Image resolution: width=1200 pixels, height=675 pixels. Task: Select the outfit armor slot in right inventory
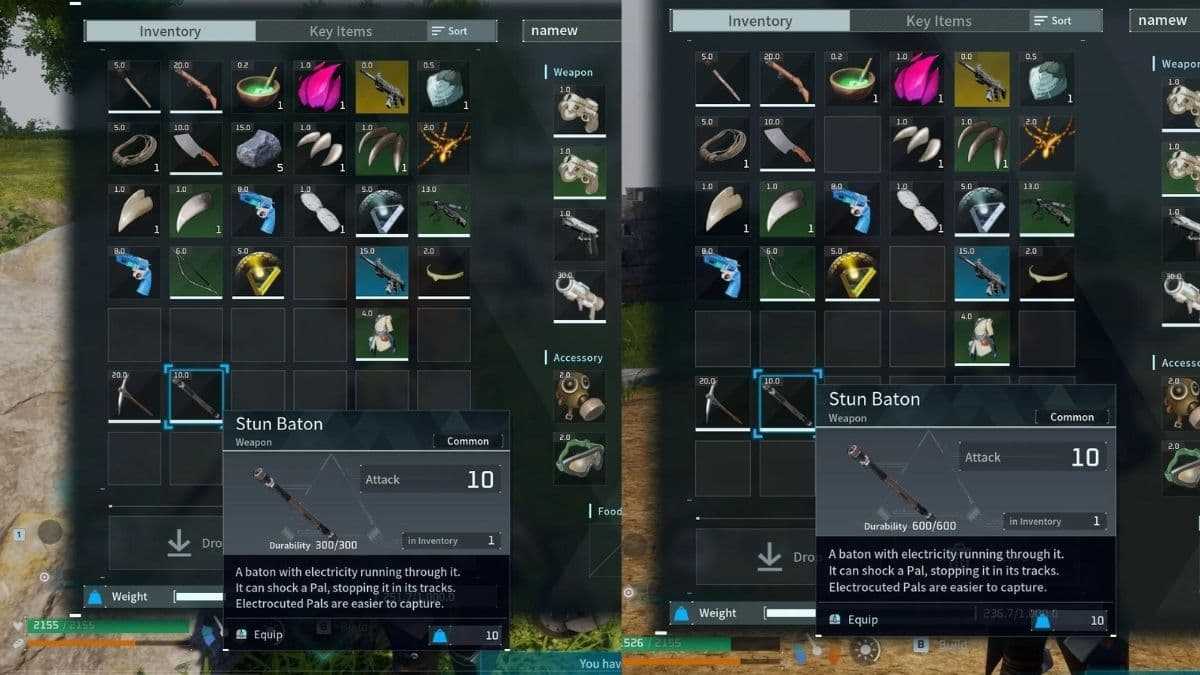pos(982,338)
